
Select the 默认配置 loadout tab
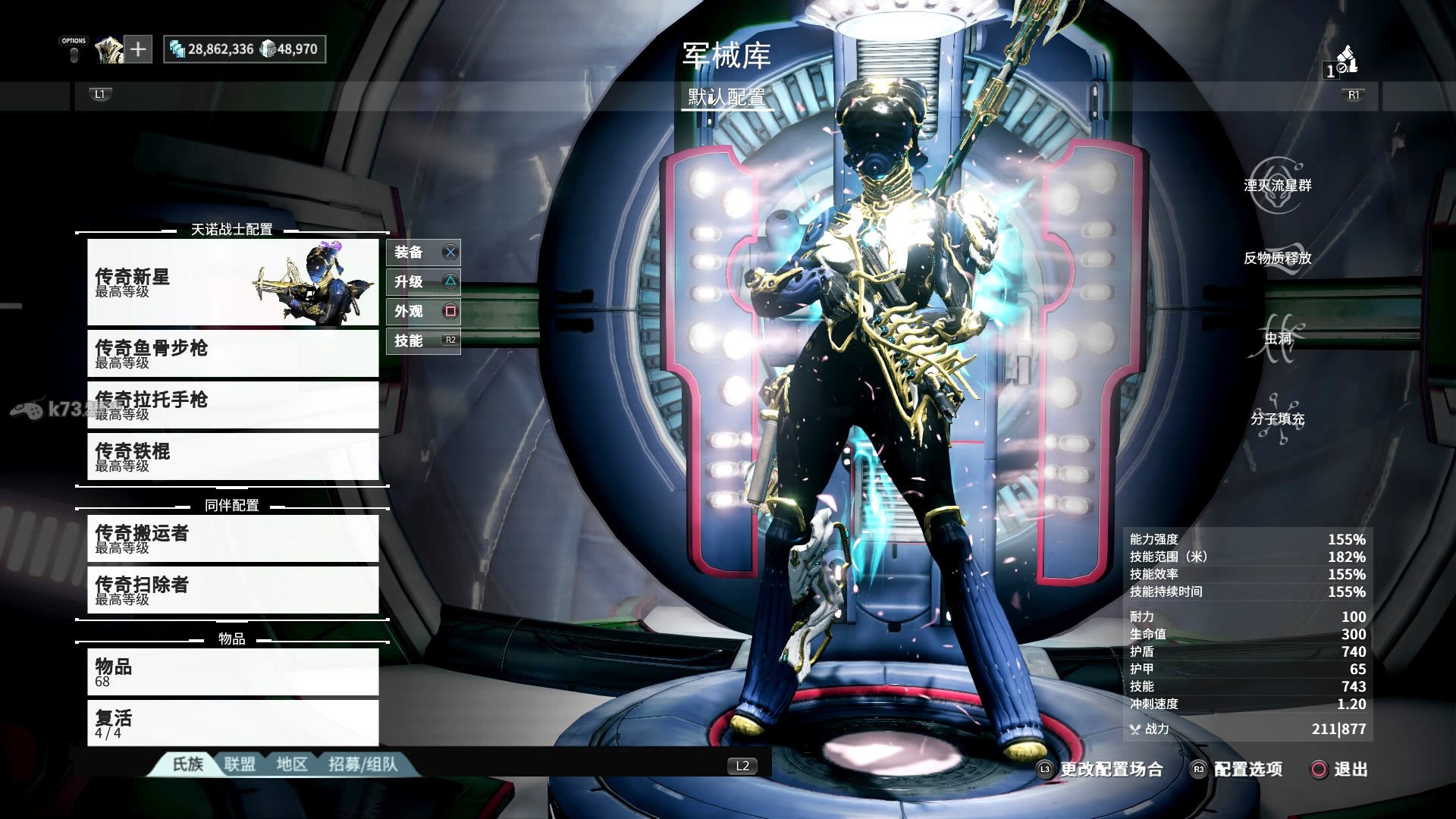pos(726,97)
